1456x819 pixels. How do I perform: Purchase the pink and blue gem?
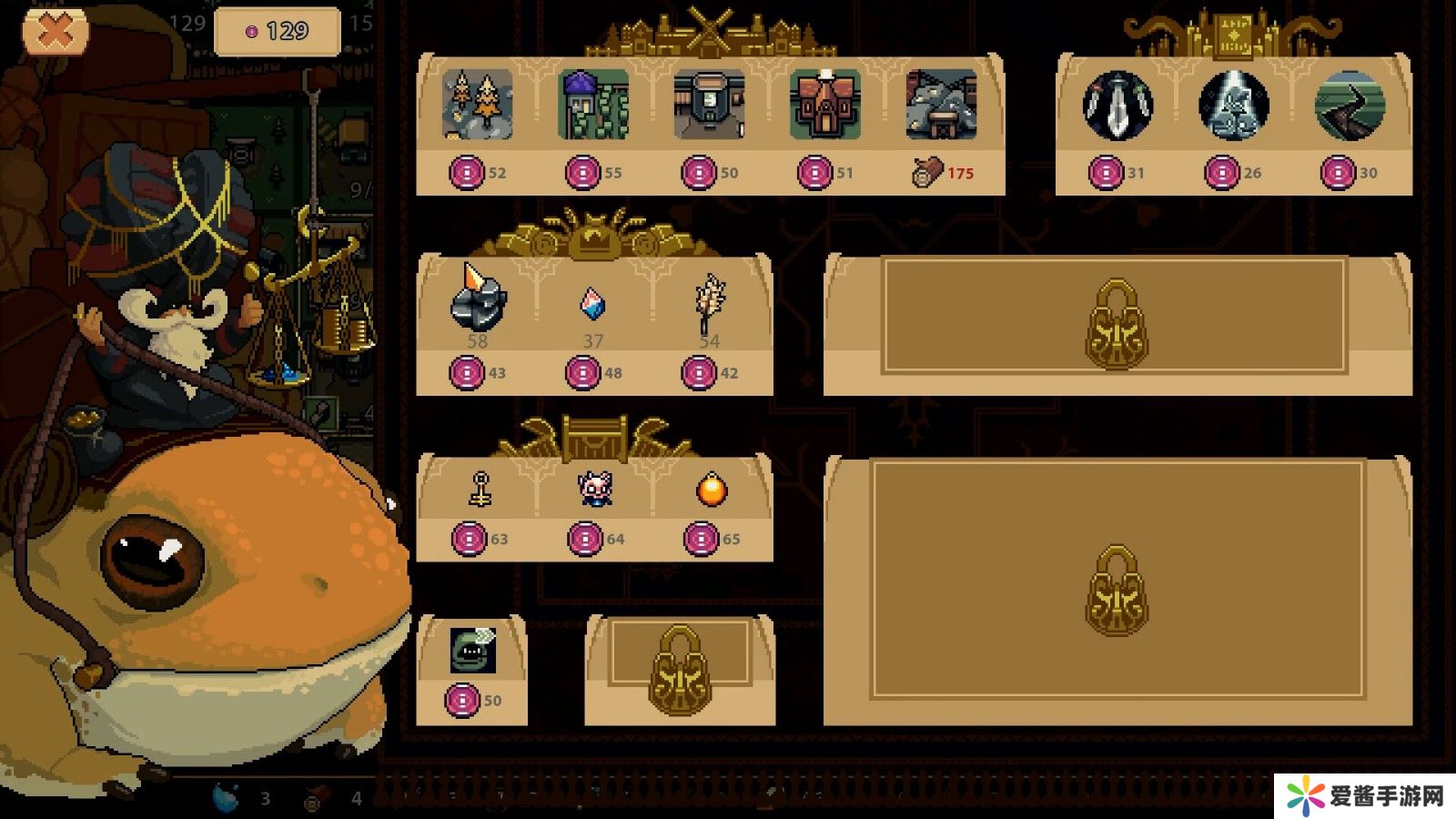592,304
